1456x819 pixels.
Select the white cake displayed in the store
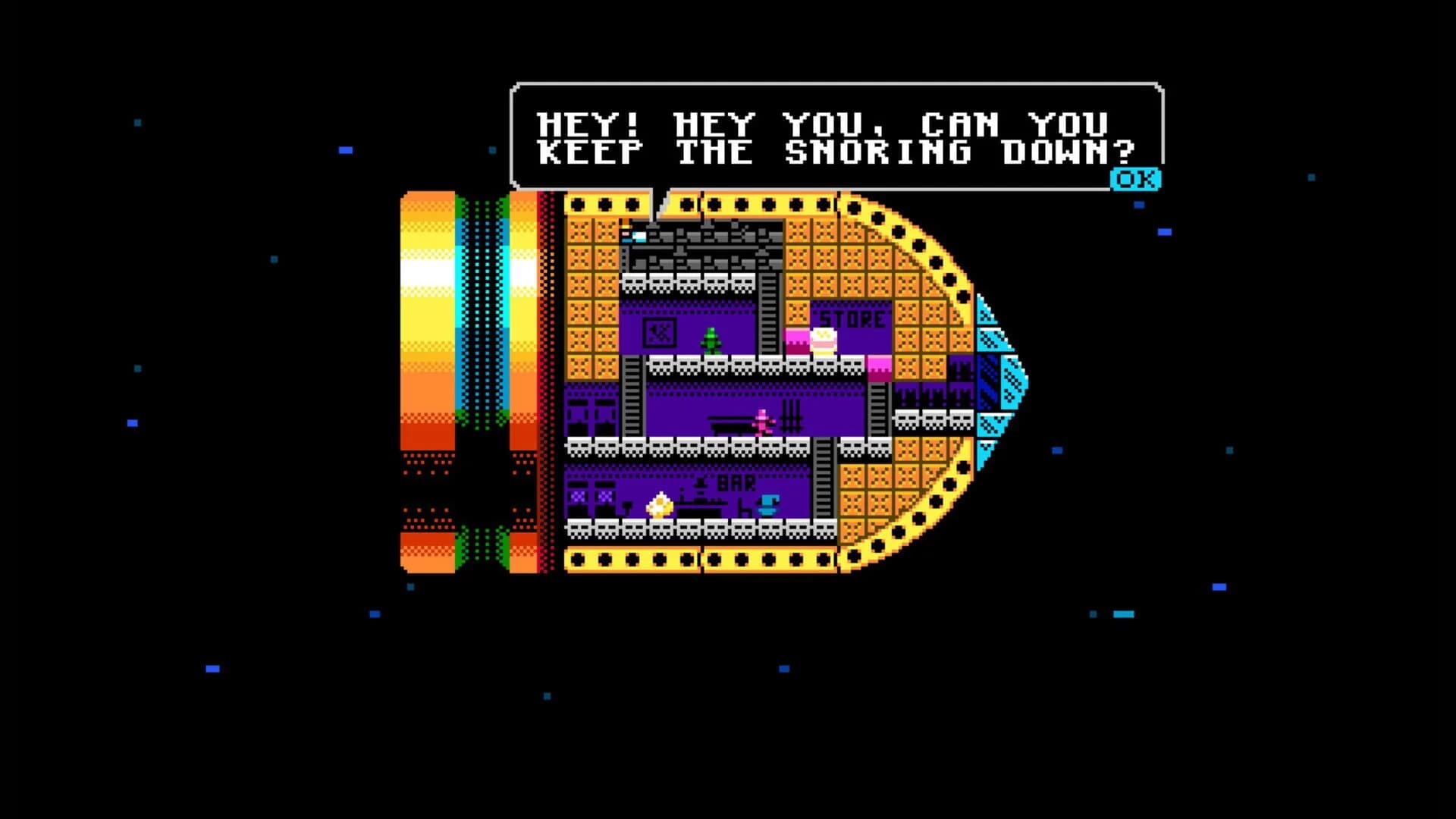(x=824, y=340)
